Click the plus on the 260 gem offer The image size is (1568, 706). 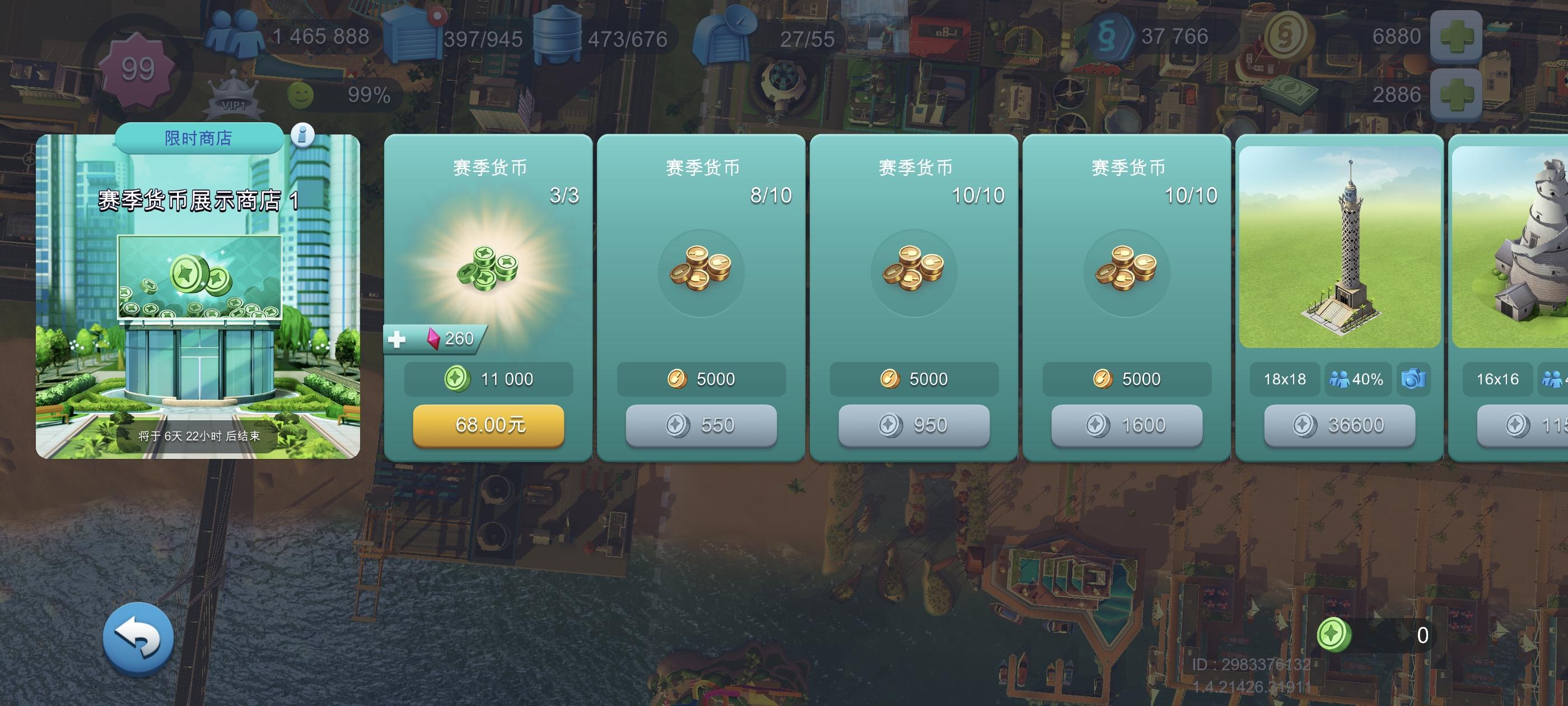(399, 340)
